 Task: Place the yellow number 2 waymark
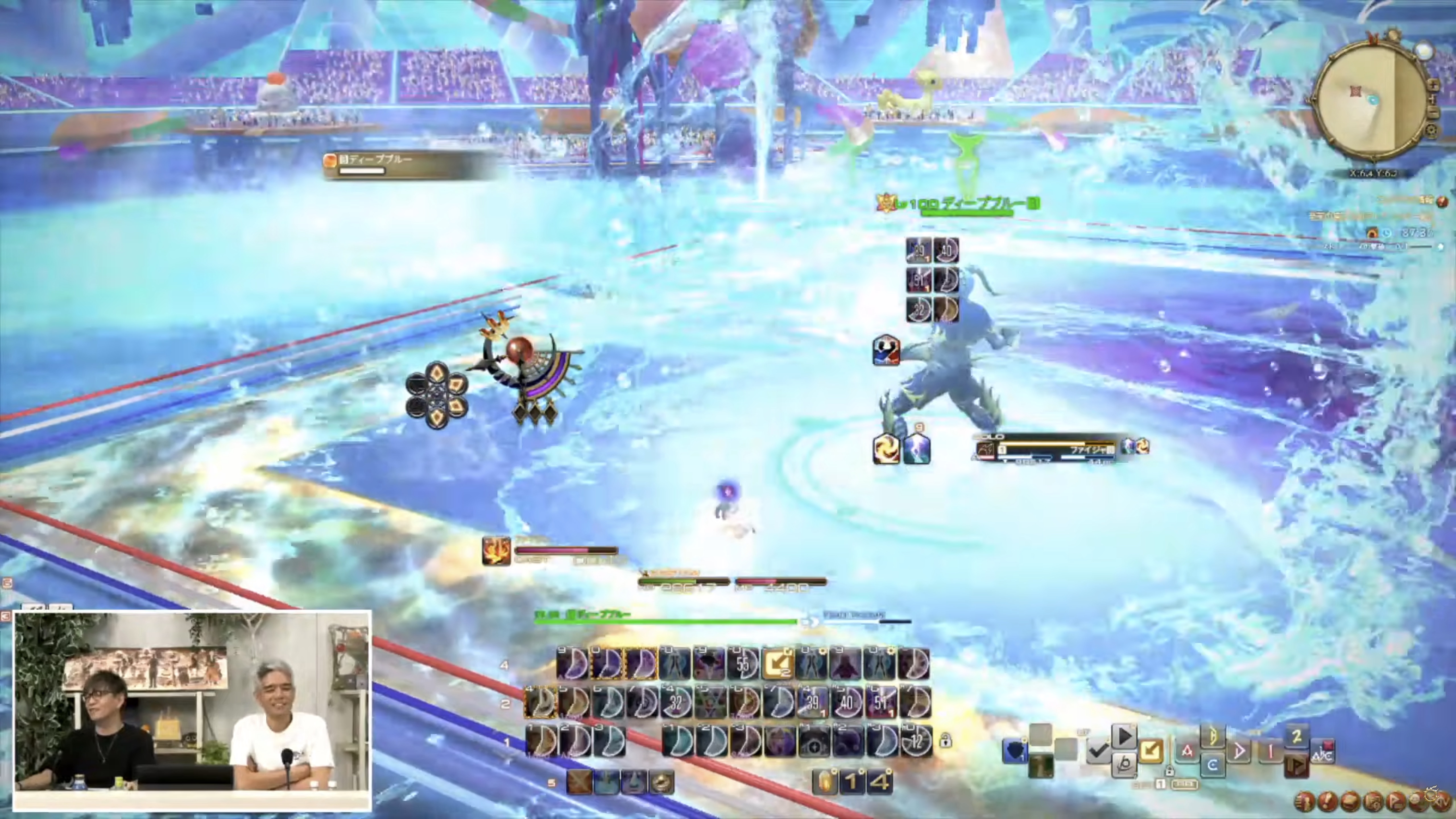tap(1297, 737)
